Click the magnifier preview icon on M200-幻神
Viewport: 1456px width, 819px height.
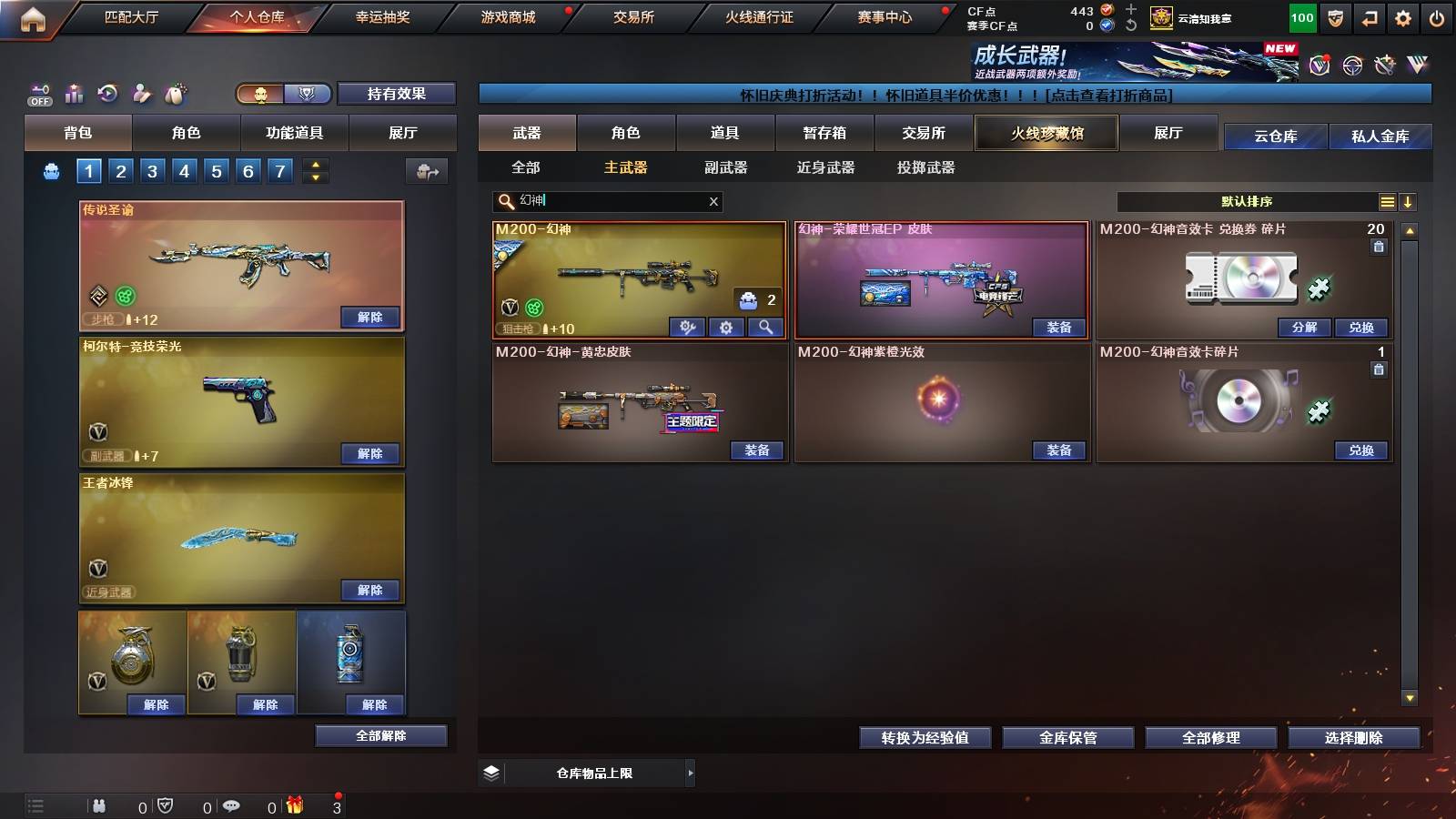(765, 327)
